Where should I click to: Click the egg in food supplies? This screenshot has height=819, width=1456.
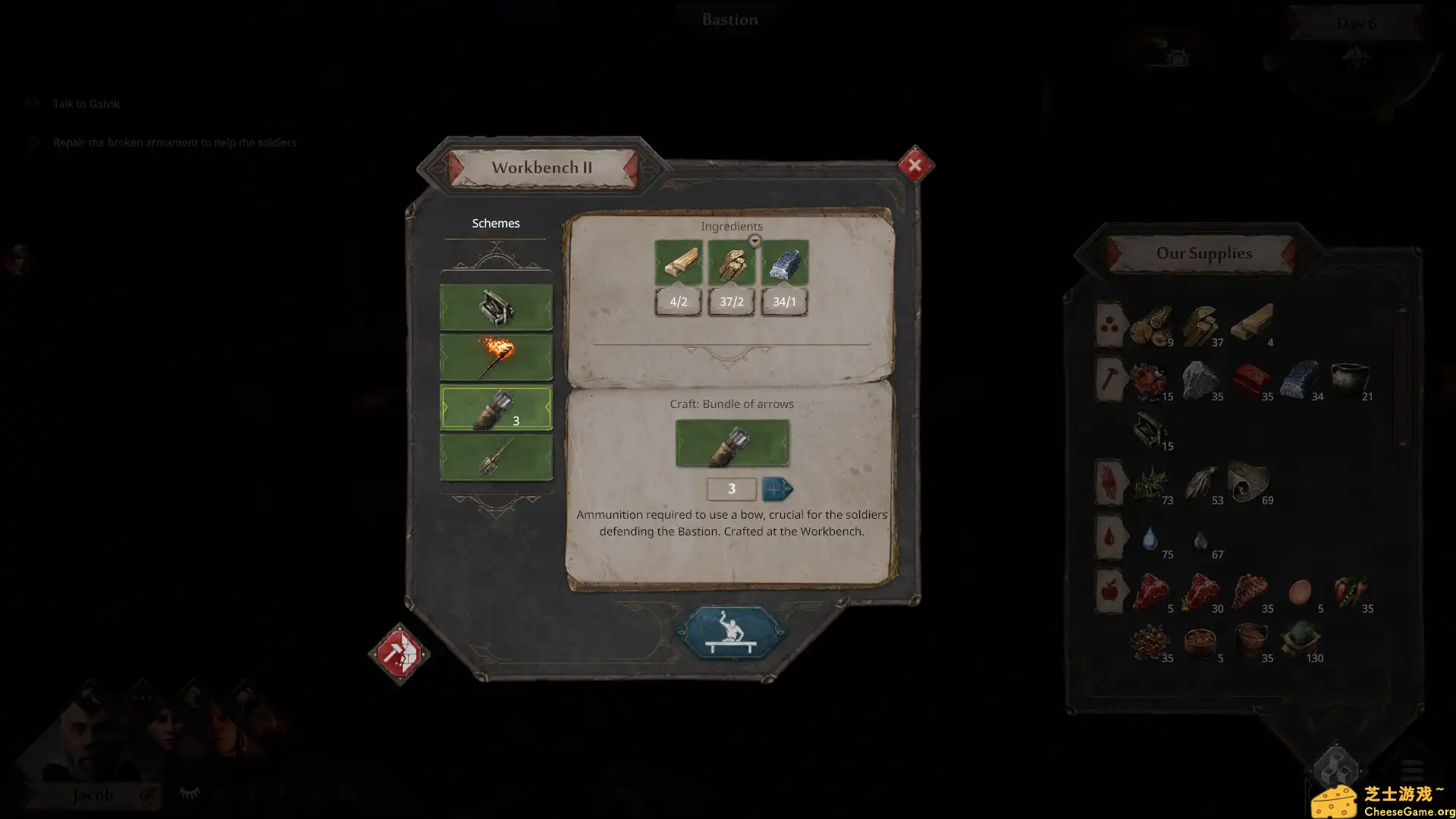tap(1300, 591)
